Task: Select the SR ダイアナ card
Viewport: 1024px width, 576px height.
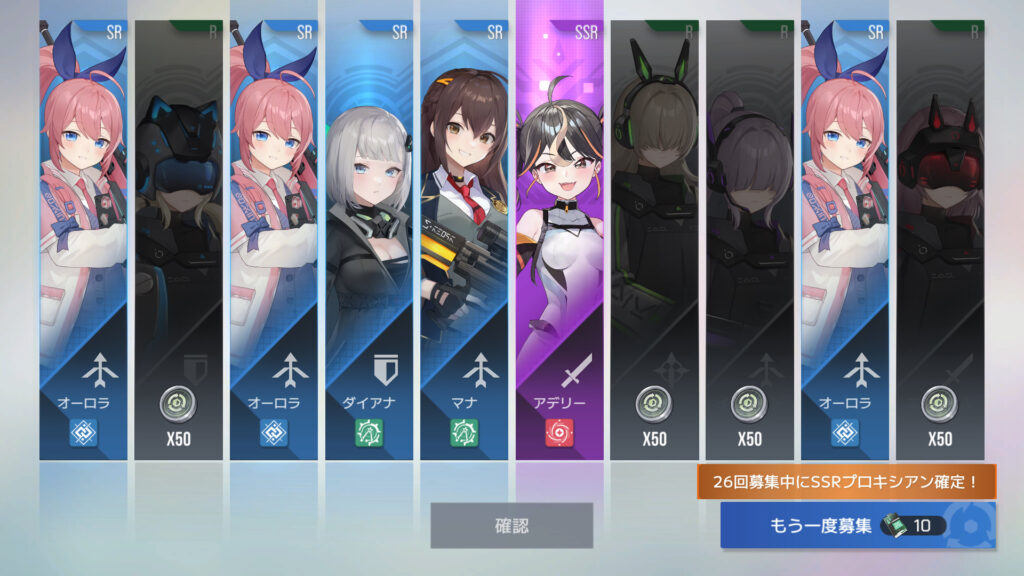Action: (x=368, y=240)
